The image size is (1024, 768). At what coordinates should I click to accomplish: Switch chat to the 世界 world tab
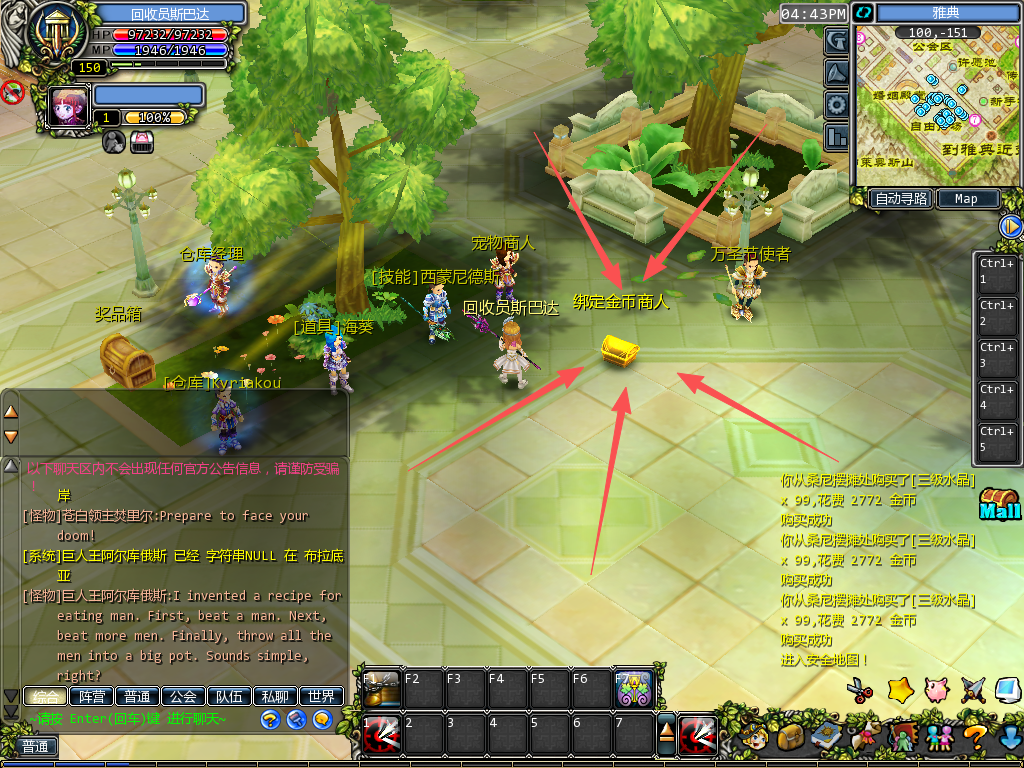[x=321, y=696]
